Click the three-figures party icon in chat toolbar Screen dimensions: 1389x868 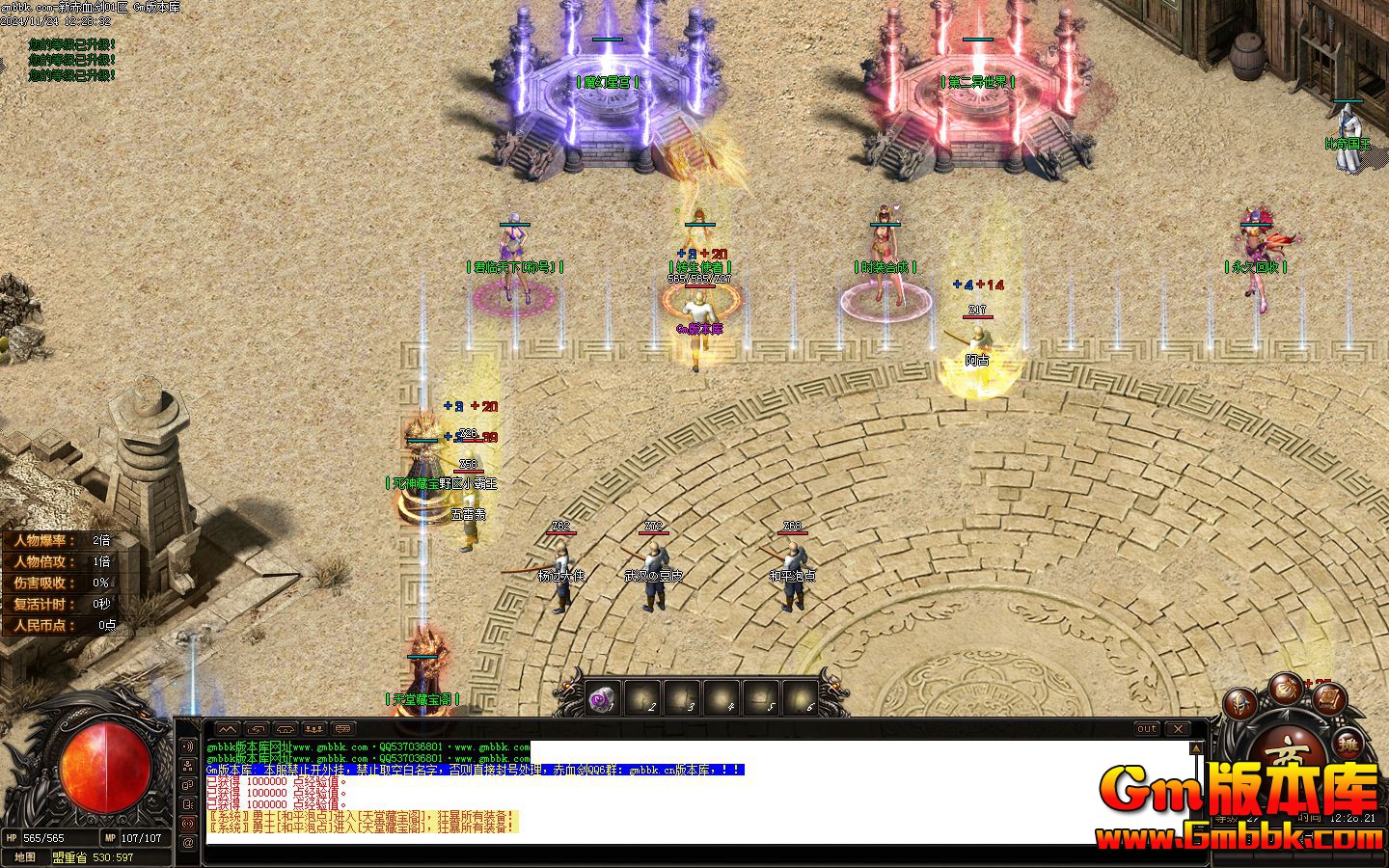coord(314,728)
